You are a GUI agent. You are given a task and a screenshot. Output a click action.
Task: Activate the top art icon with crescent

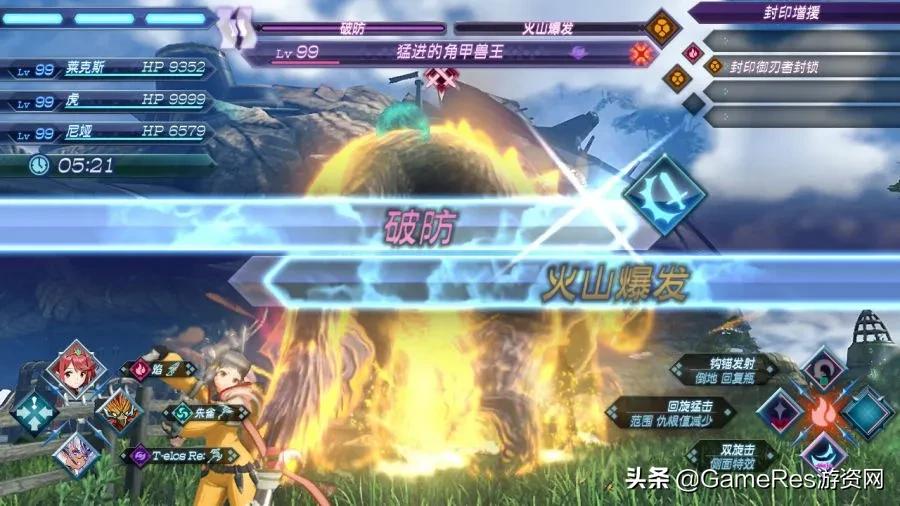pyautogui.click(x=822, y=369)
